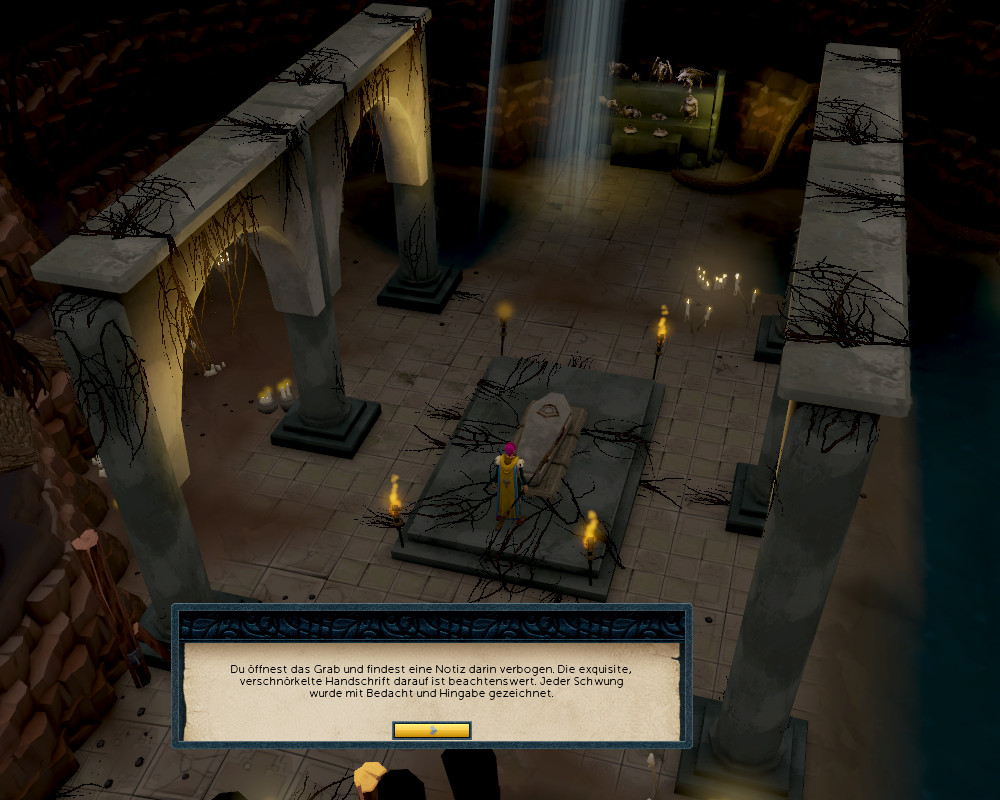Continue the dialogue with the yellow arrow button
Screen dimensions: 1000x800
tap(432, 730)
